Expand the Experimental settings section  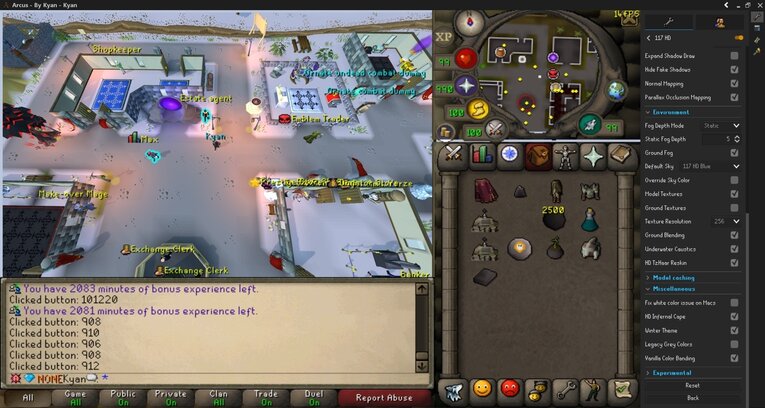672,372
